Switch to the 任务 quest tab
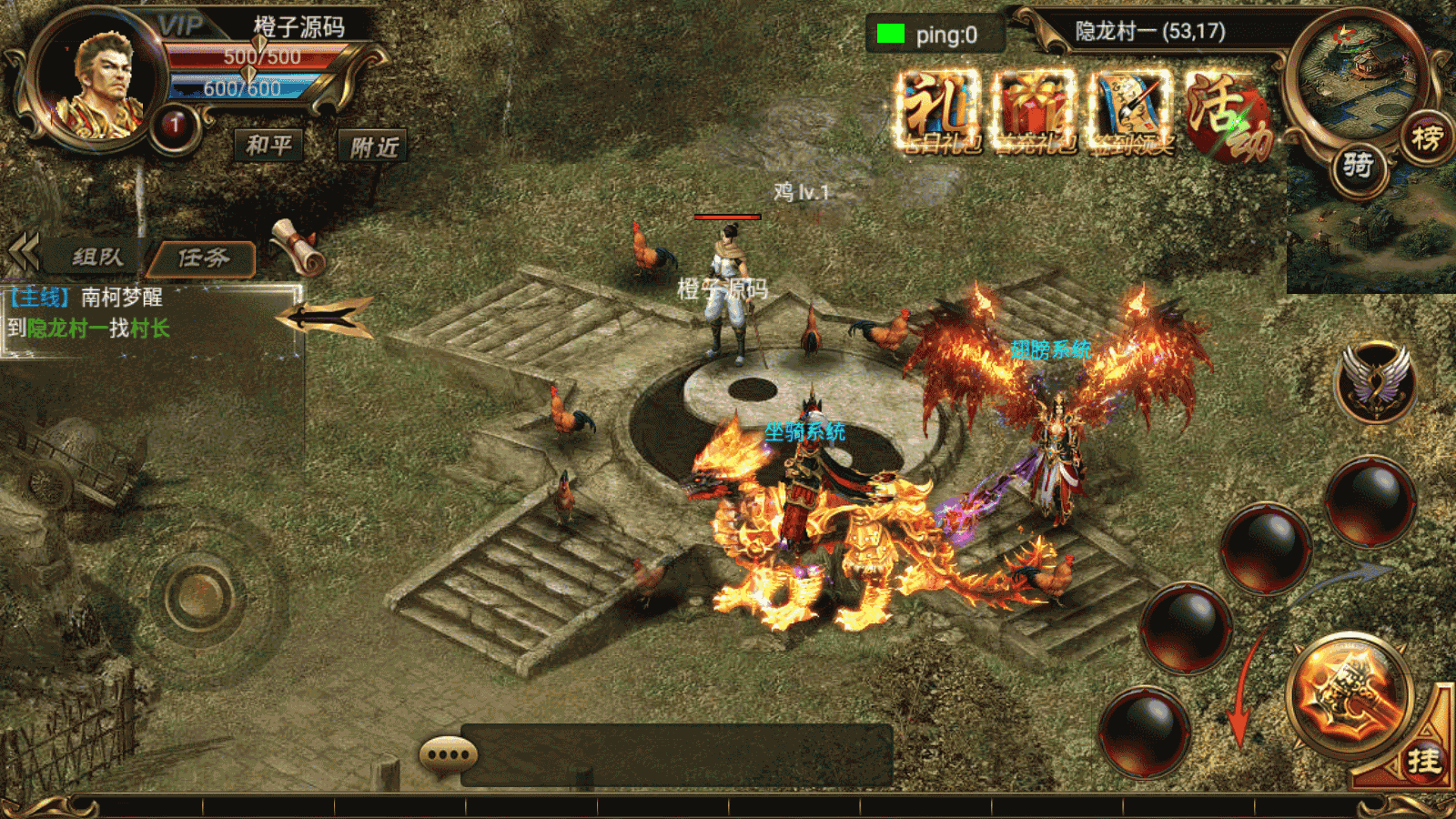 tap(203, 258)
